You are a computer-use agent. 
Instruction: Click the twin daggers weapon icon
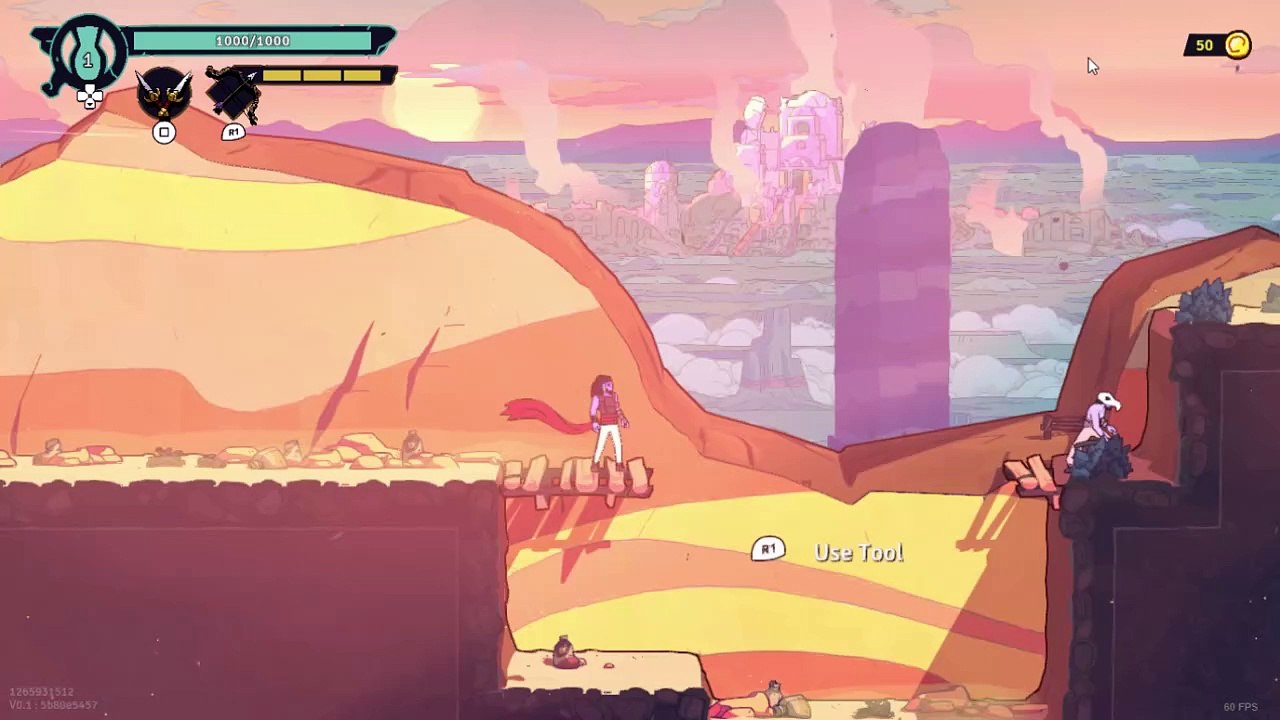pyautogui.click(x=164, y=94)
